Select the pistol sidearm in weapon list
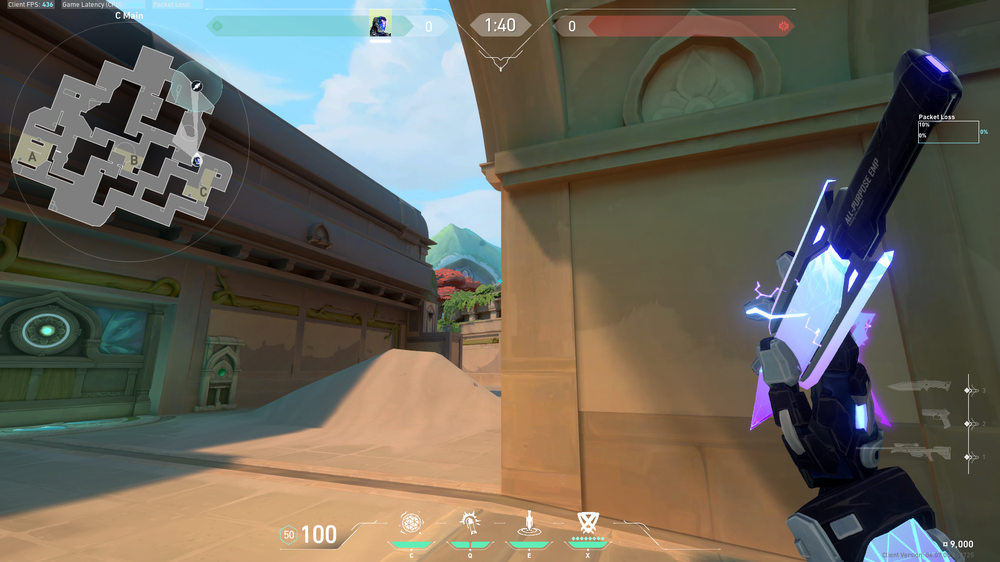The height and width of the screenshot is (562, 1000). (936, 420)
